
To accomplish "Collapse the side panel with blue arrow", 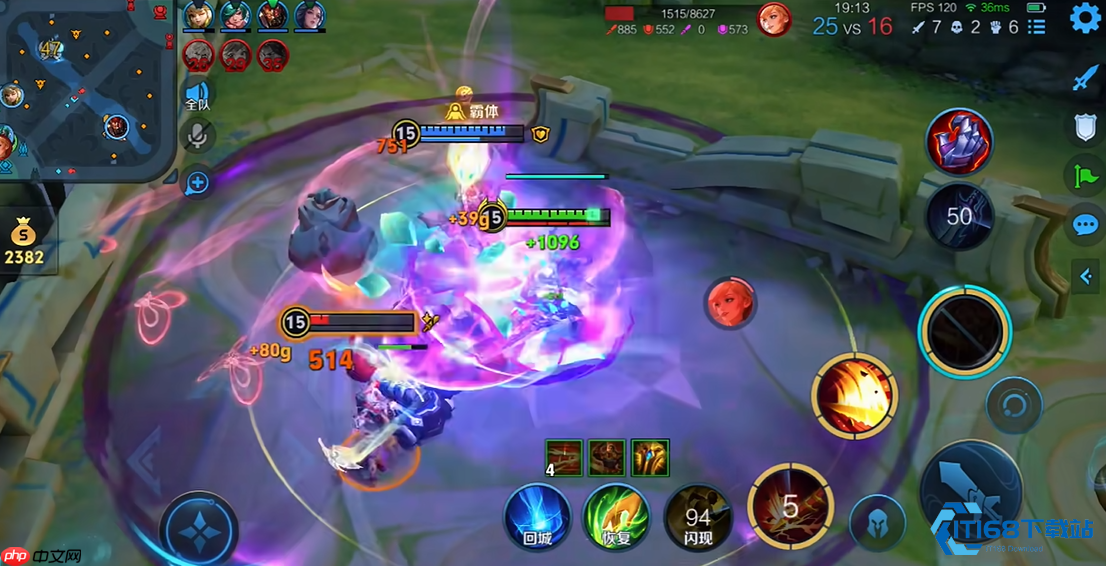I will click(1086, 276).
